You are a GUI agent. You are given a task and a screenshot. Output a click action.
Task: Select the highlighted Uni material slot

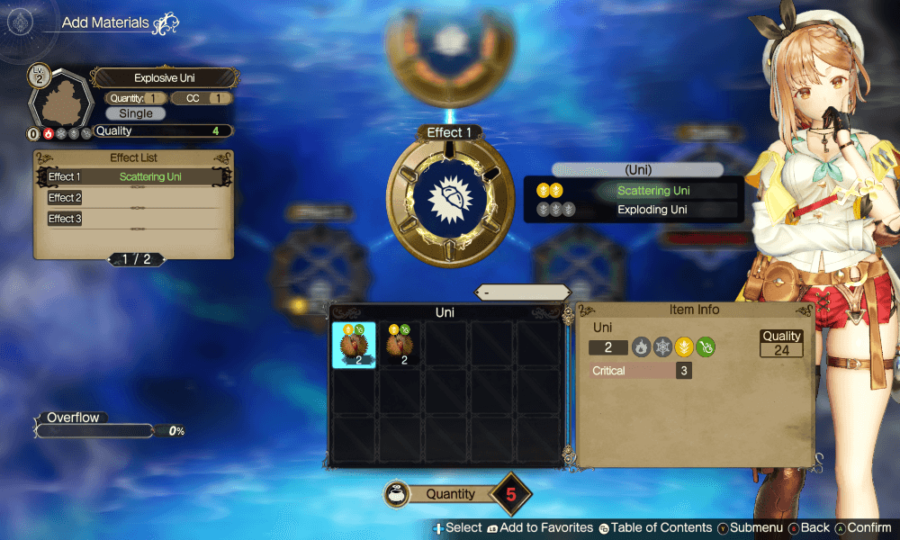coord(354,345)
